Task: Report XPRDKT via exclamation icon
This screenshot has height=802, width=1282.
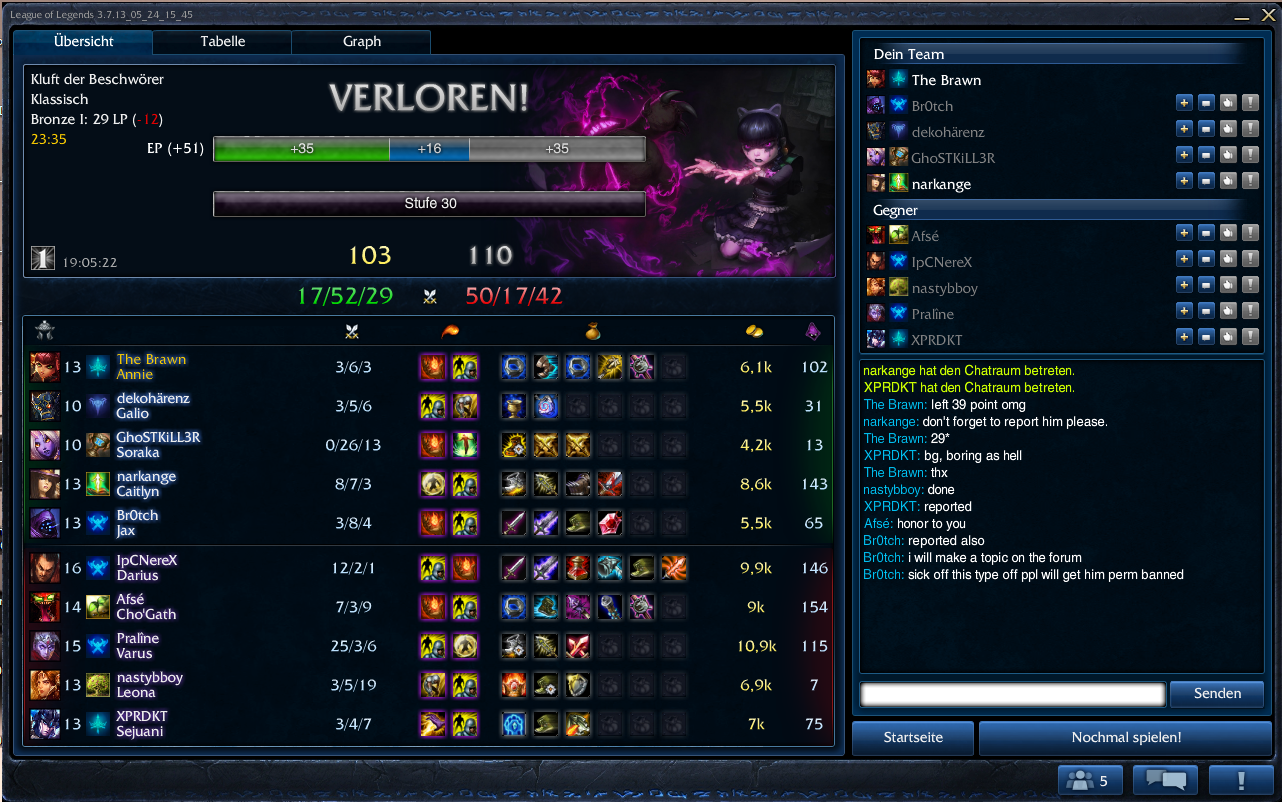Action: 1250,336
